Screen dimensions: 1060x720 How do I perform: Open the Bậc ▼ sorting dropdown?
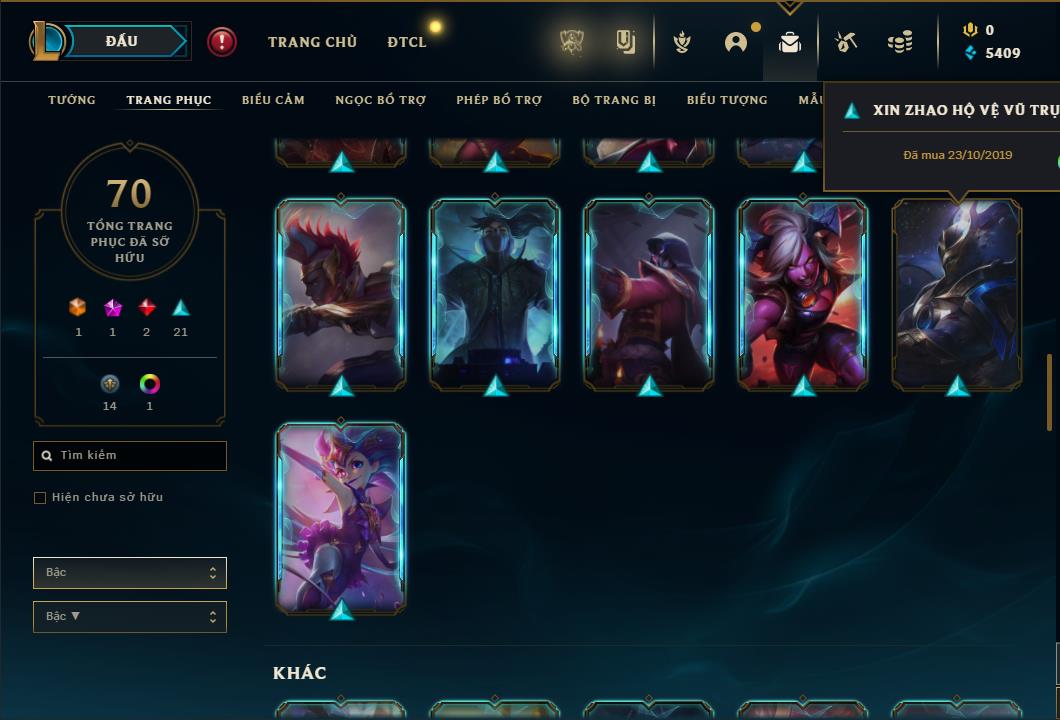pyautogui.click(x=130, y=617)
